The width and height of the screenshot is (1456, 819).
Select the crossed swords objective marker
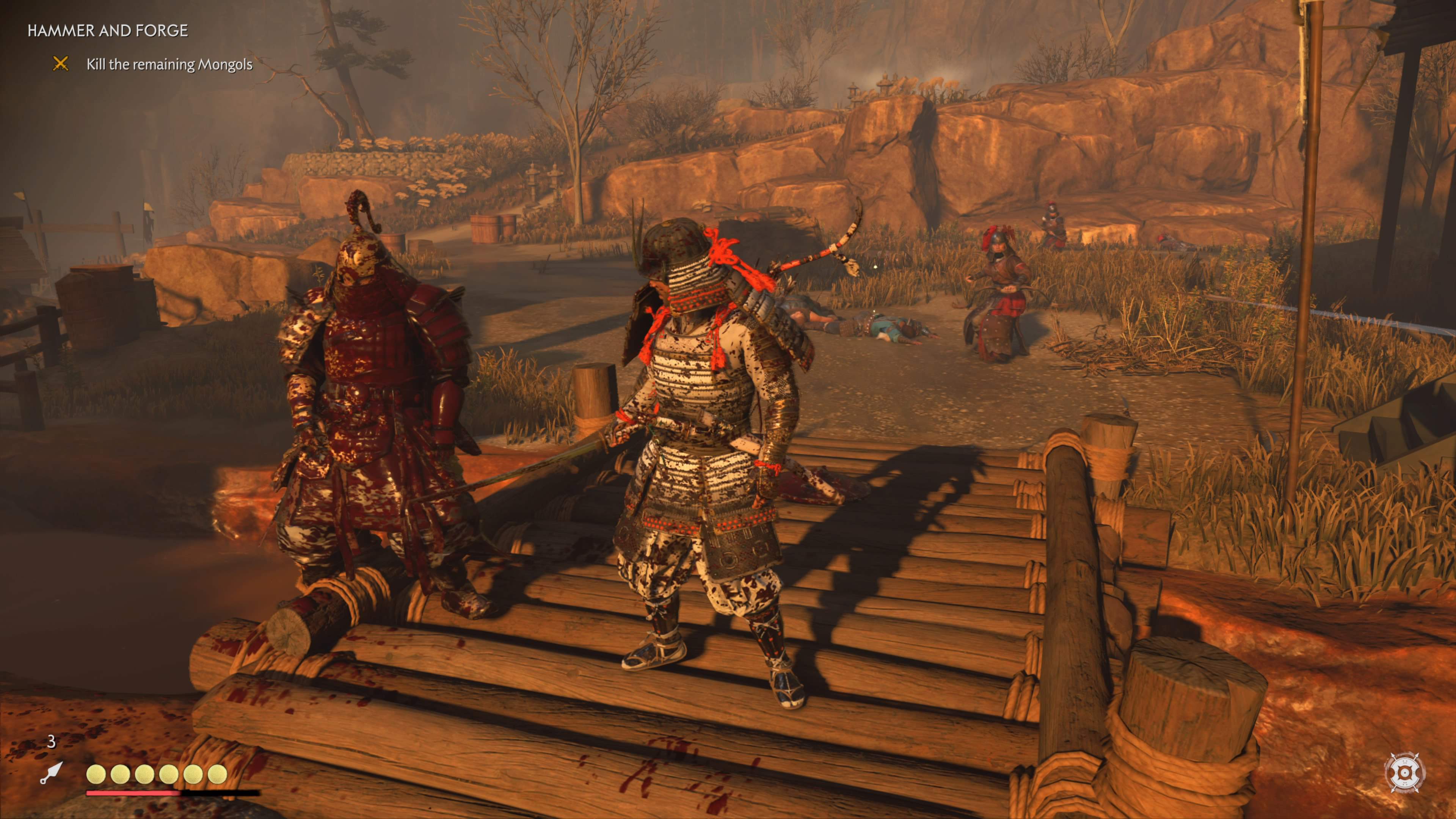tap(61, 64)
